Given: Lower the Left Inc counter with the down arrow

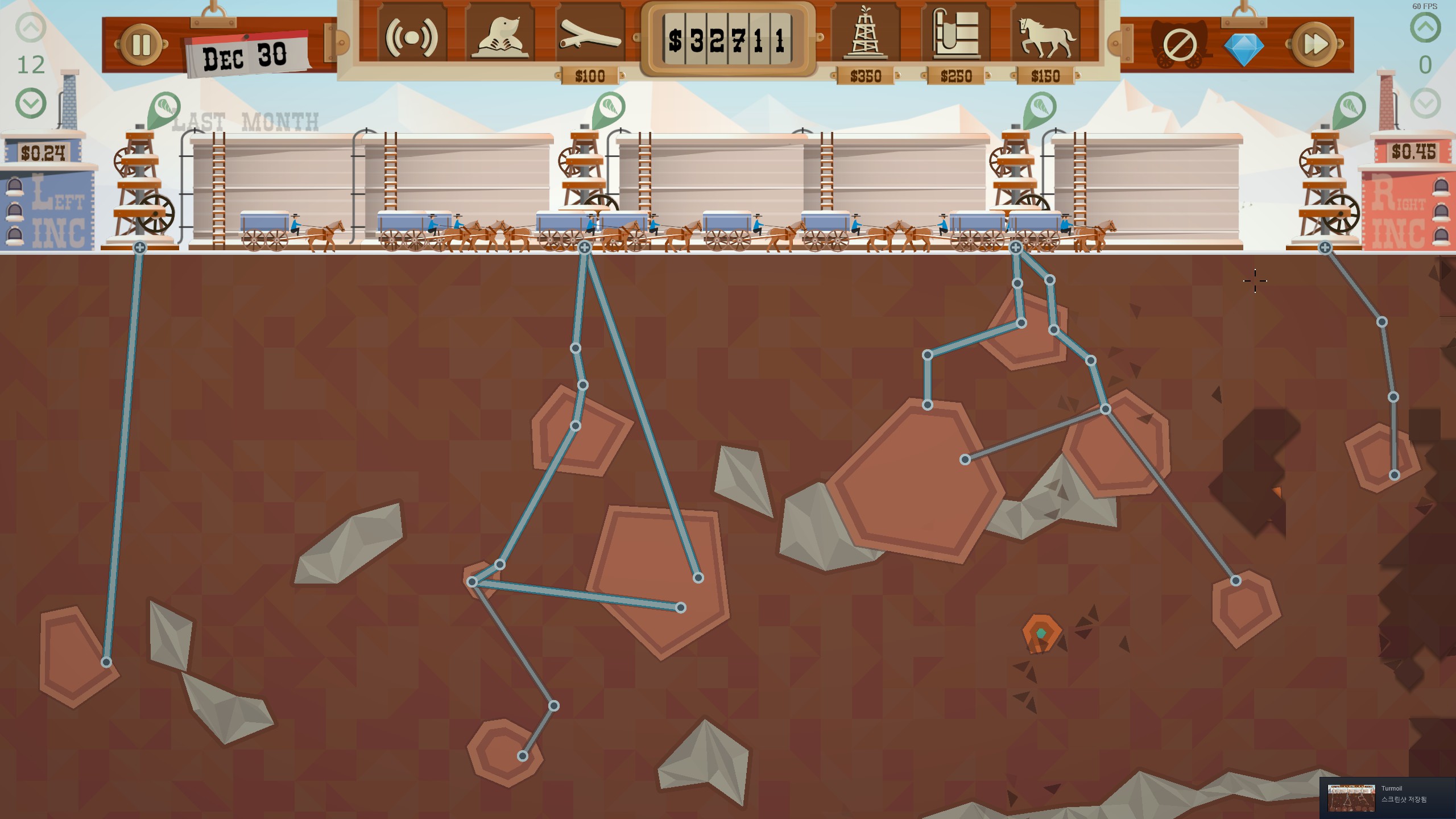Looking at the screenshot, I should pyautogui.click(x=31, y=104).
